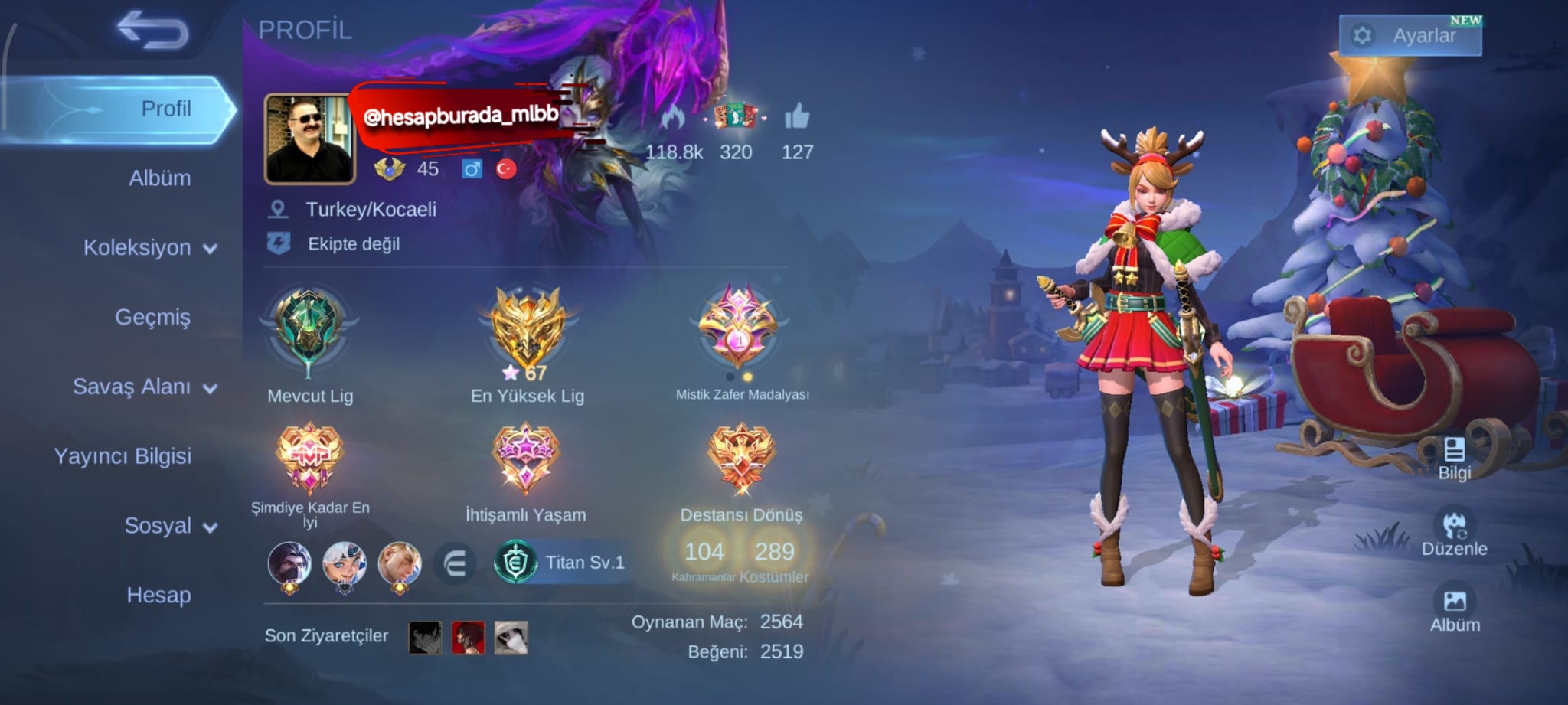
Task: Open the Albüm side tab
Action: point(159,178)
